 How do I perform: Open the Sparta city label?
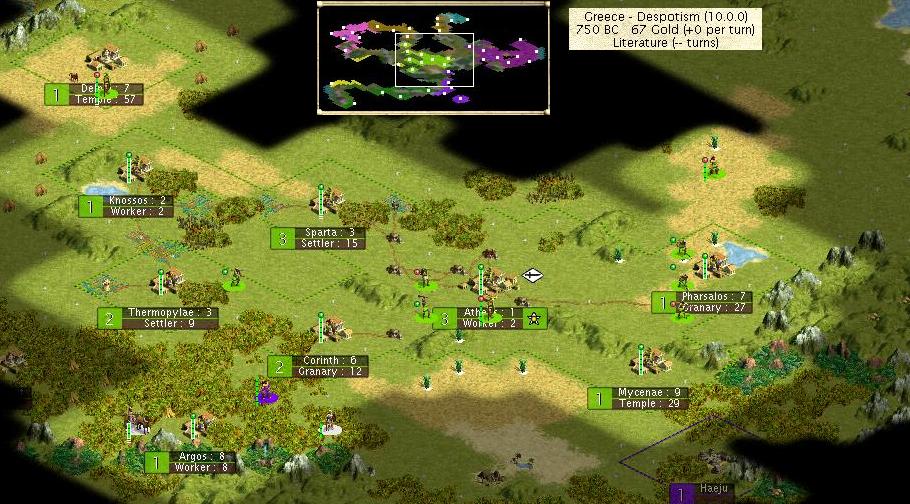pos(317,238)
